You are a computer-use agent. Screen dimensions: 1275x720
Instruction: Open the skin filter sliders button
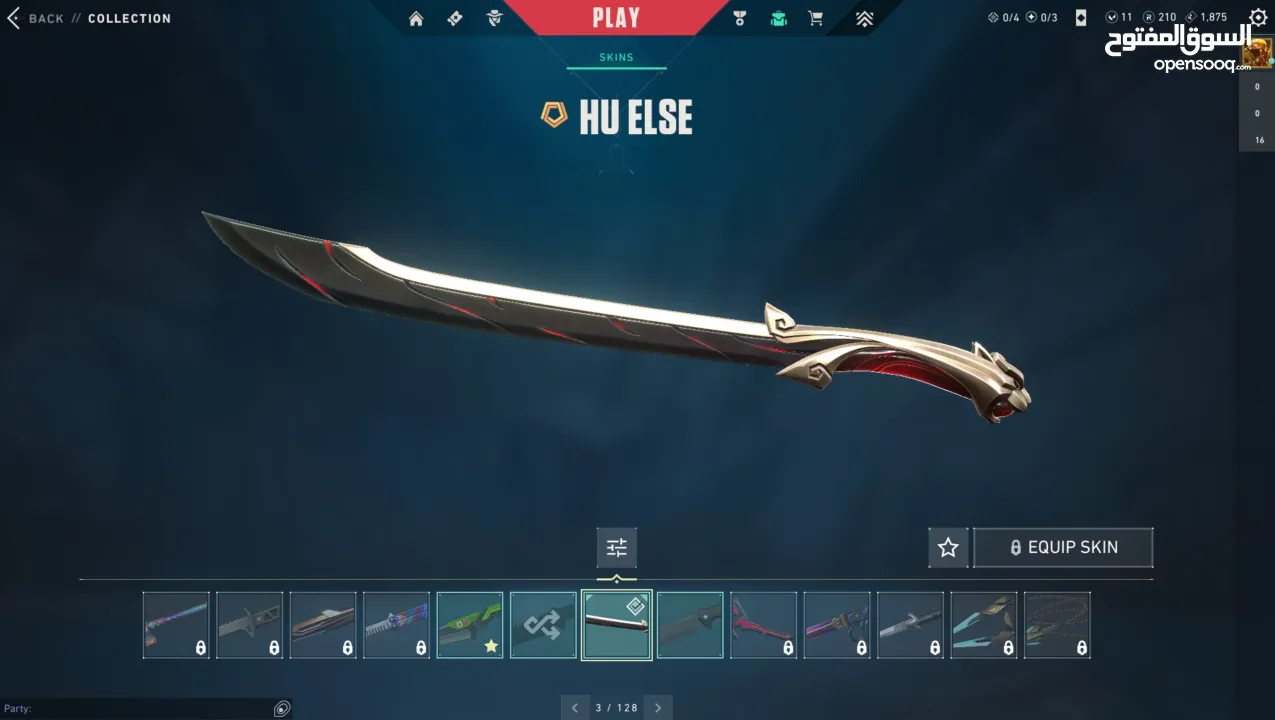pyautogui.click(x=616, y=547)
